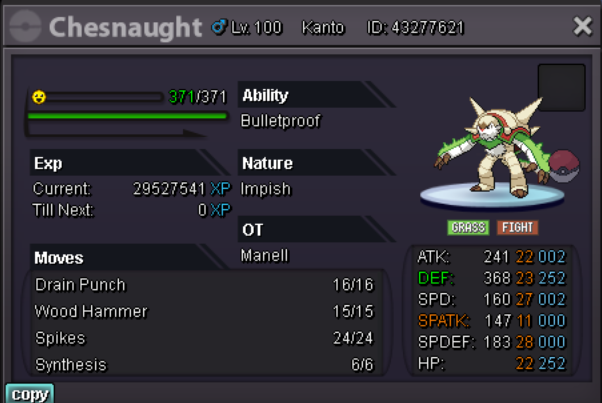Click the Poké Ball icon beside Chesnaught
Viewport: 602px width, 403px height.
[565, 165]
